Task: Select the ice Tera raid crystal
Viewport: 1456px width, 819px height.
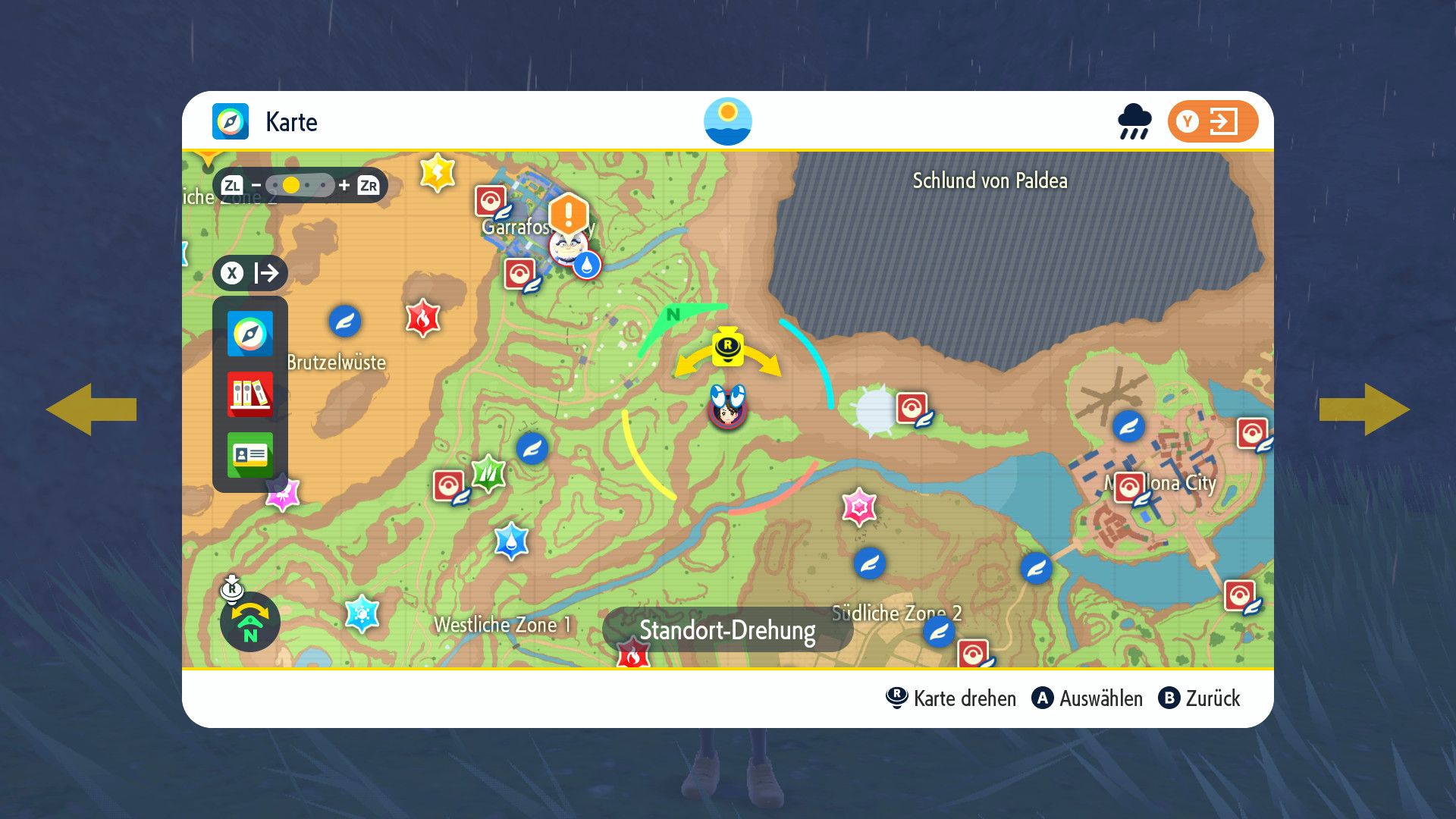Action: click(362, 613)
